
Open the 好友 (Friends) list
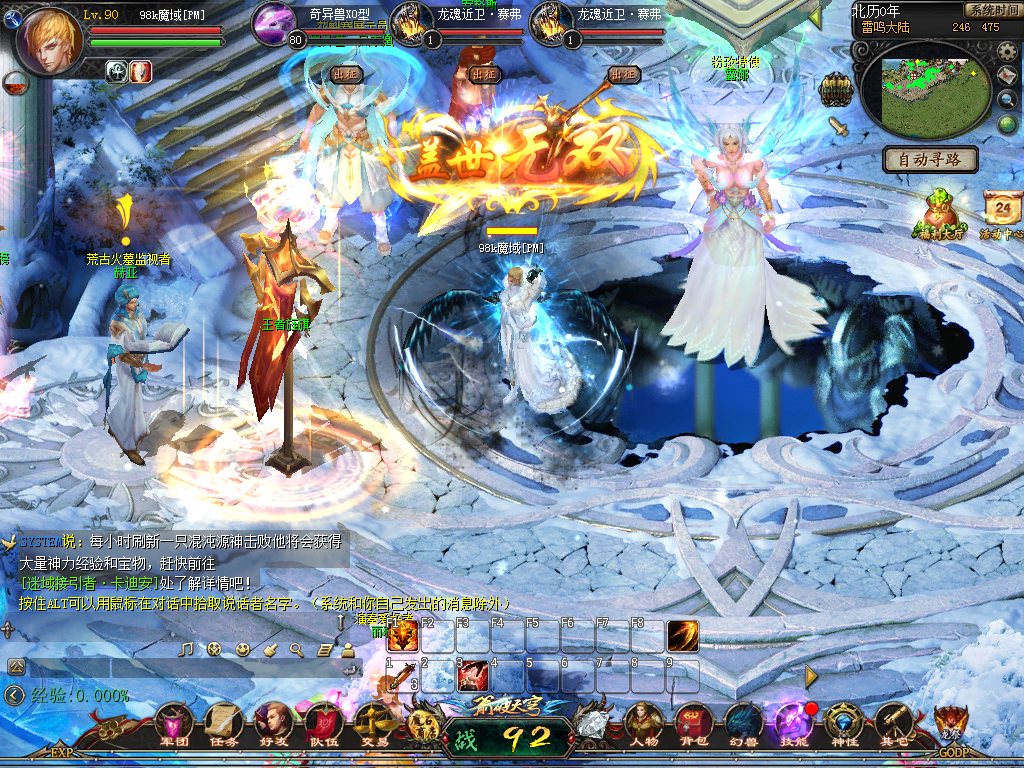click(273, 722)
